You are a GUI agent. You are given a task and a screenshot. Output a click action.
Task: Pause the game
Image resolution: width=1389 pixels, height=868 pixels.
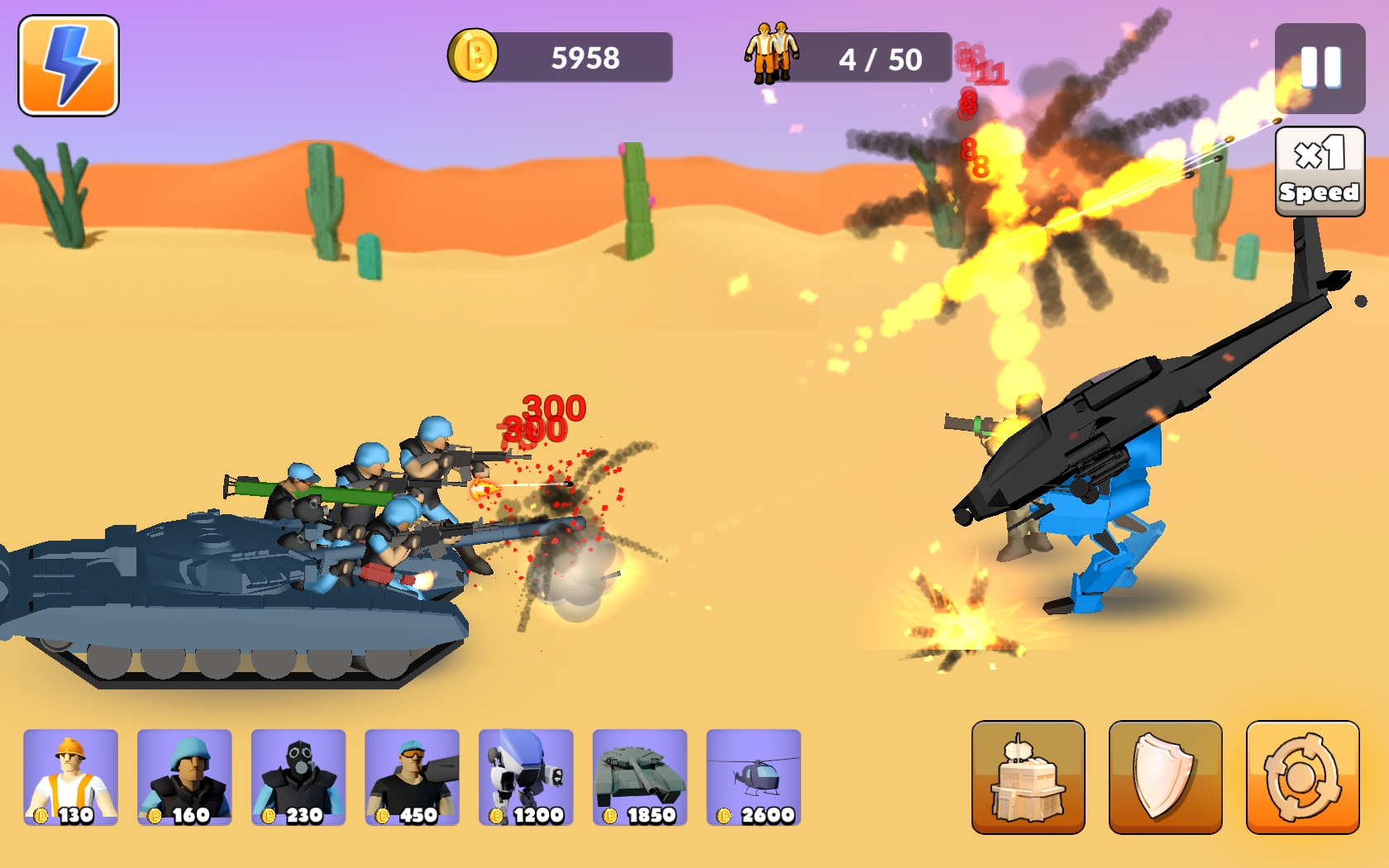pos(1320,68)
